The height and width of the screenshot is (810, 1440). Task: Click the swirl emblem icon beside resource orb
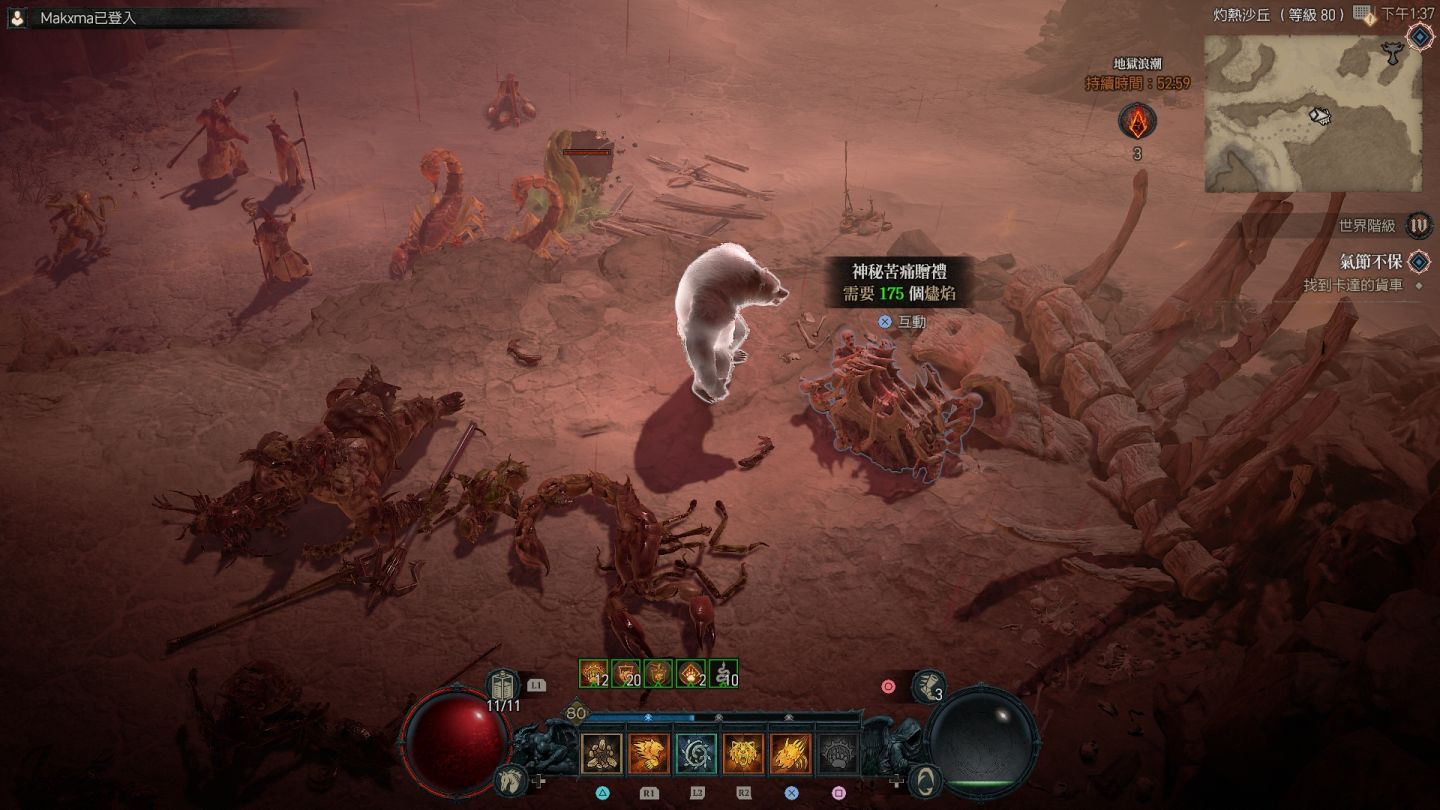click(926, 780)
